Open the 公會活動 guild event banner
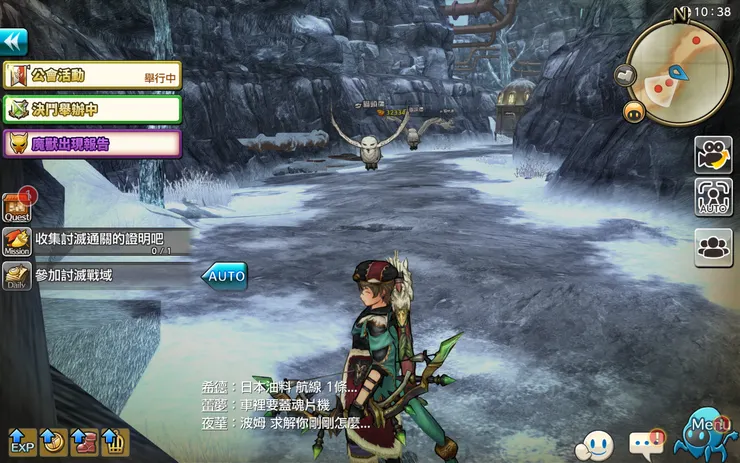 [92, 75]
